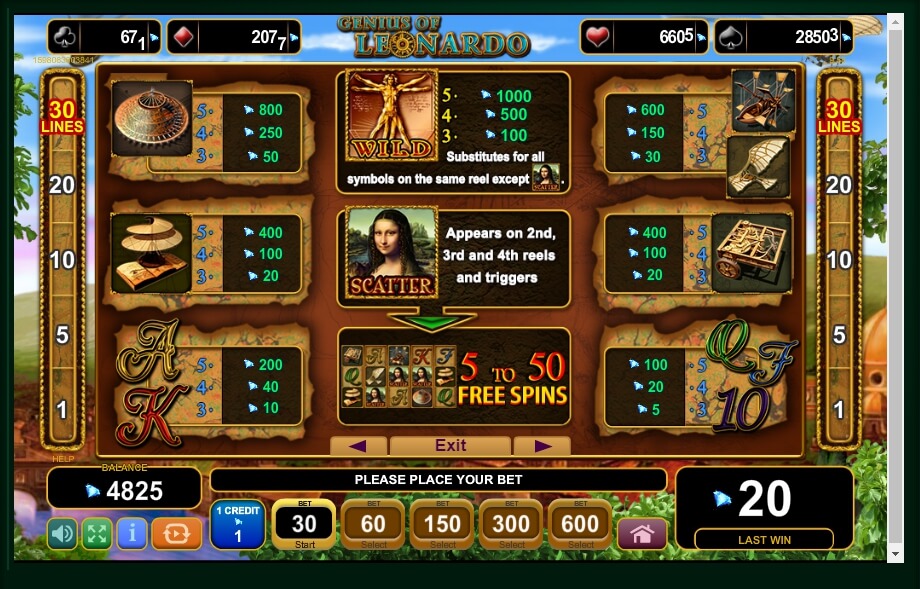The height and width of the screenshot is (589, 920).
Task: Return to lobby with the home button
Action: 642,534
